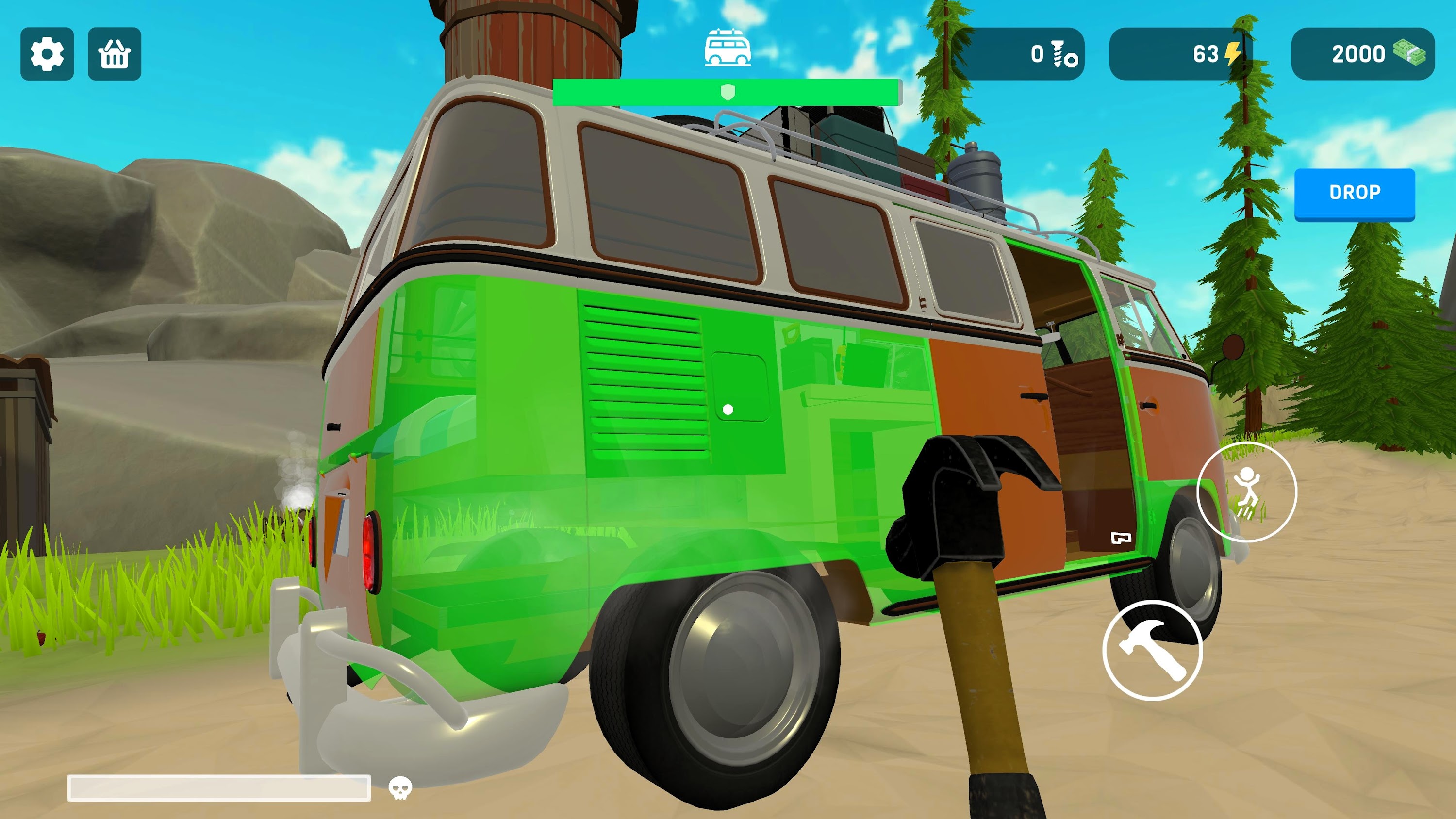Tap the skull icon near the health bar
The width and height of the screenshot is (1456, 819).
point(401,787)
